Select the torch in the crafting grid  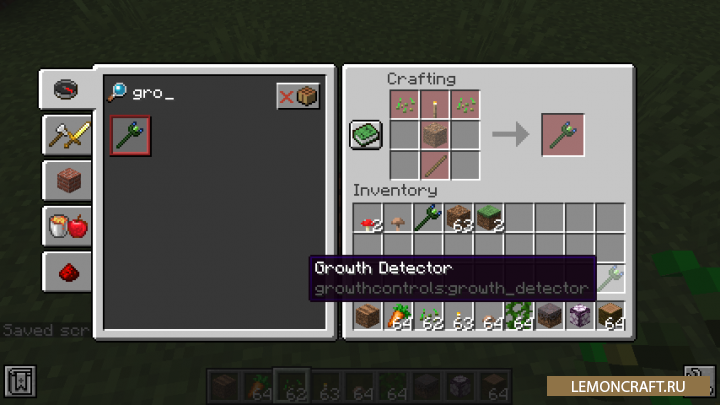click(x=435, y=106)
